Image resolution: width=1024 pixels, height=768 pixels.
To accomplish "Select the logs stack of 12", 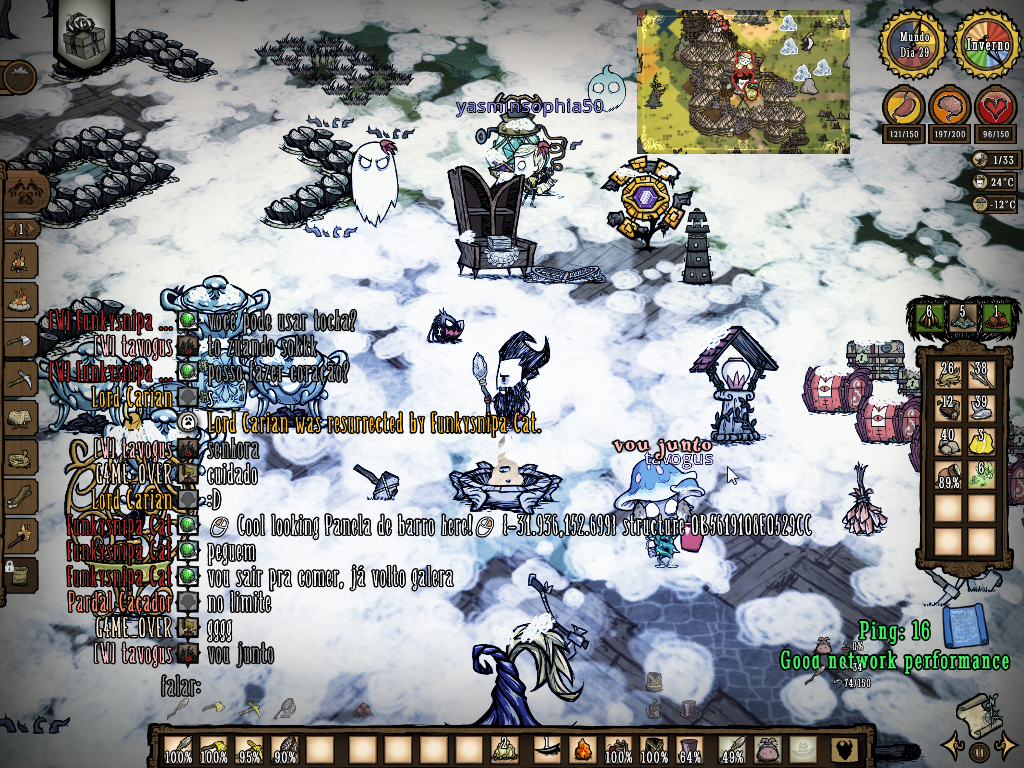I will [x=946, y=408].
